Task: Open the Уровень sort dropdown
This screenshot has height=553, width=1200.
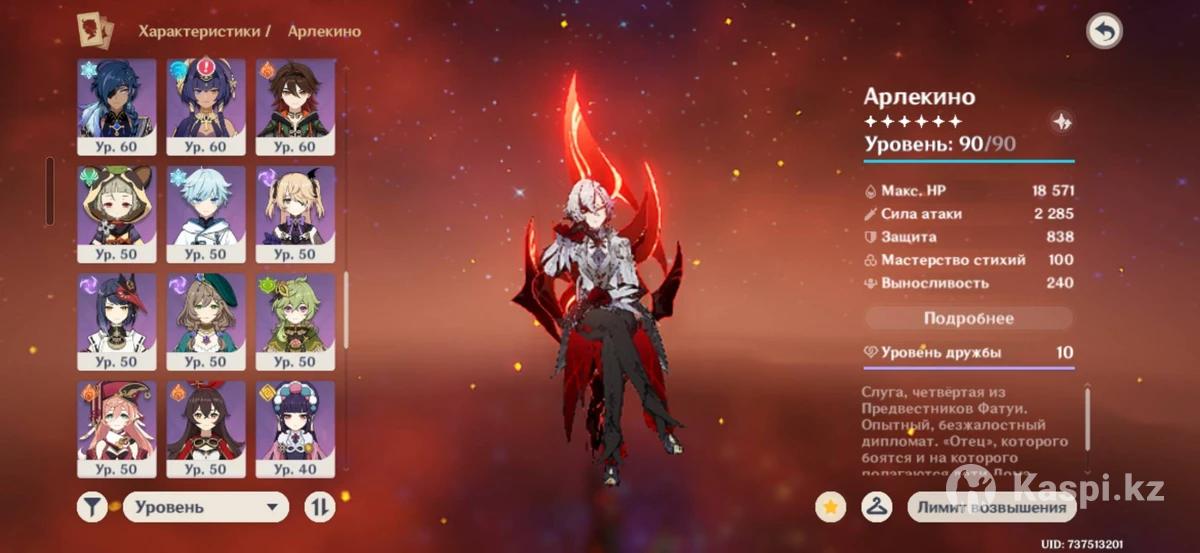Action: coord(206,507)
